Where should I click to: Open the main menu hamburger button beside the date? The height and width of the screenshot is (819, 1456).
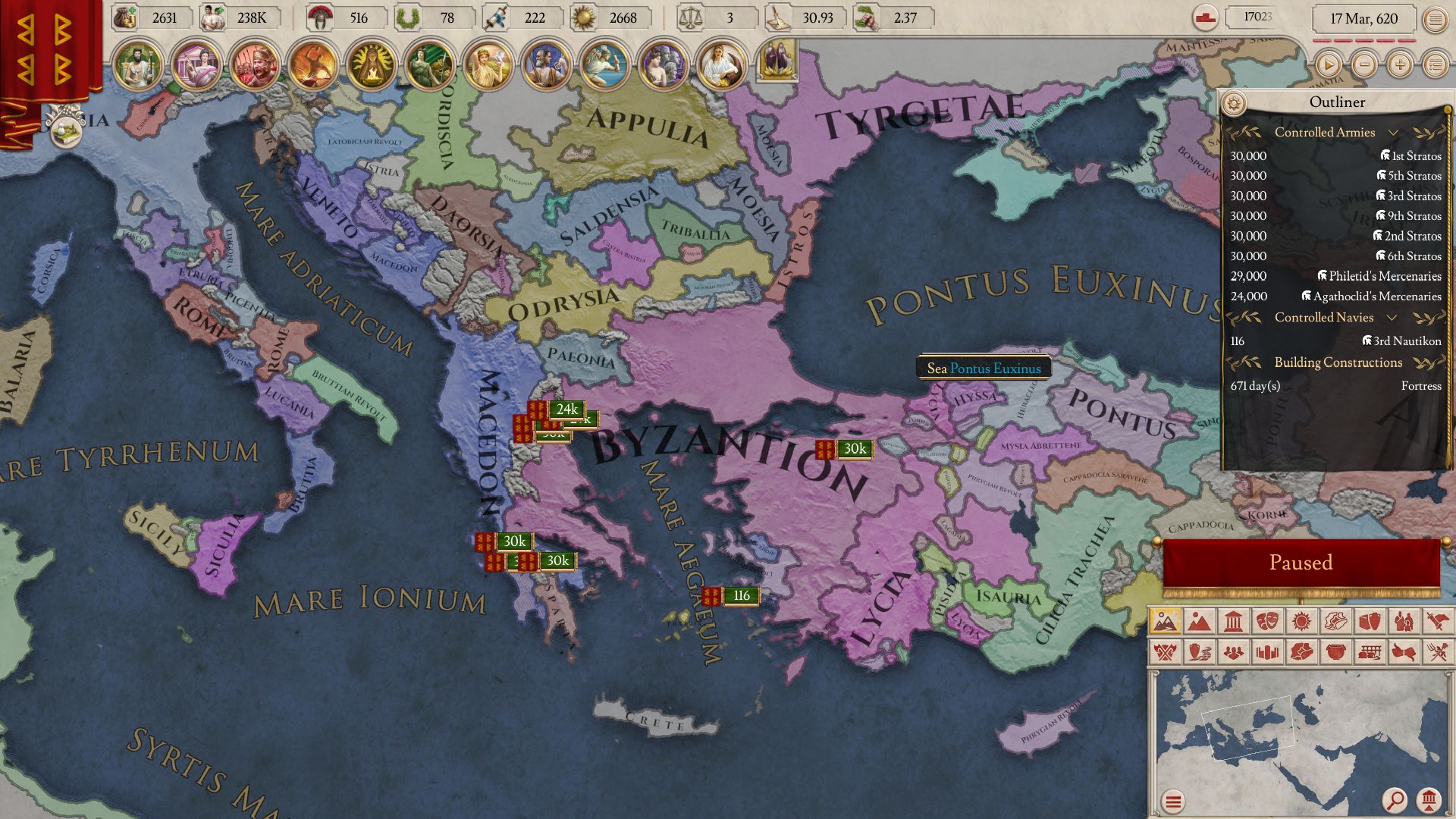[1435, 20]
